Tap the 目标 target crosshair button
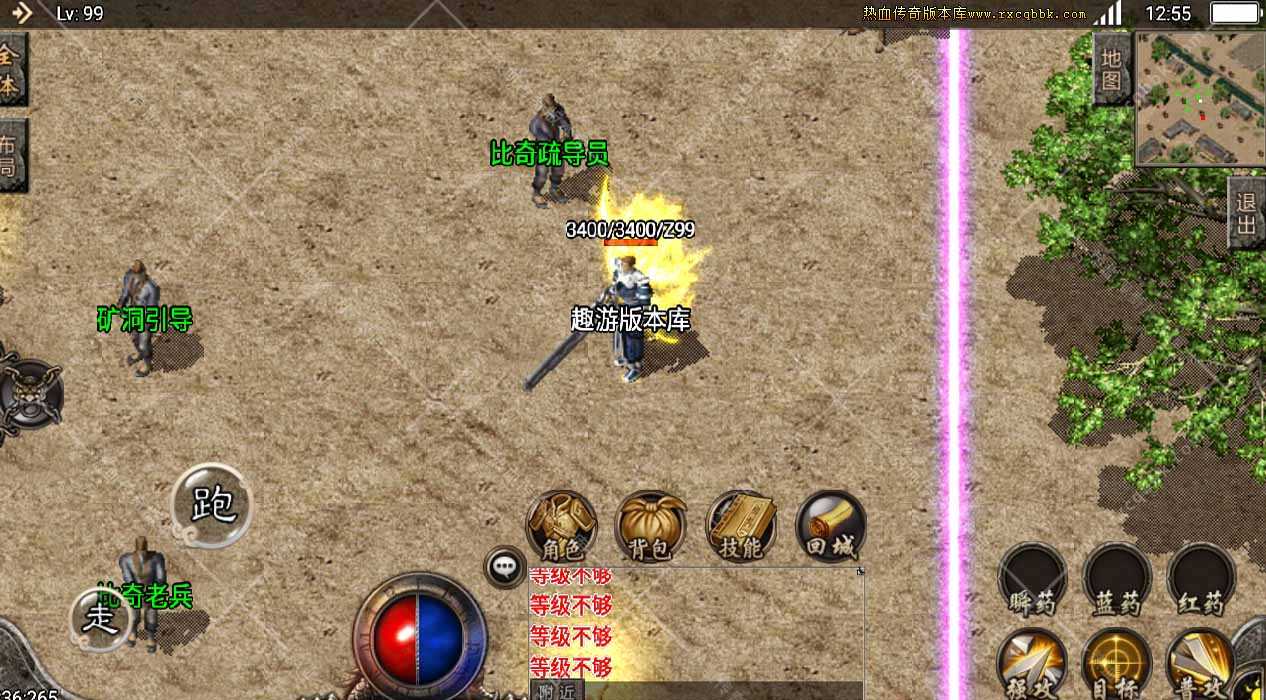The width and height of the screenshot is (1266, 700). point(1116,663)
